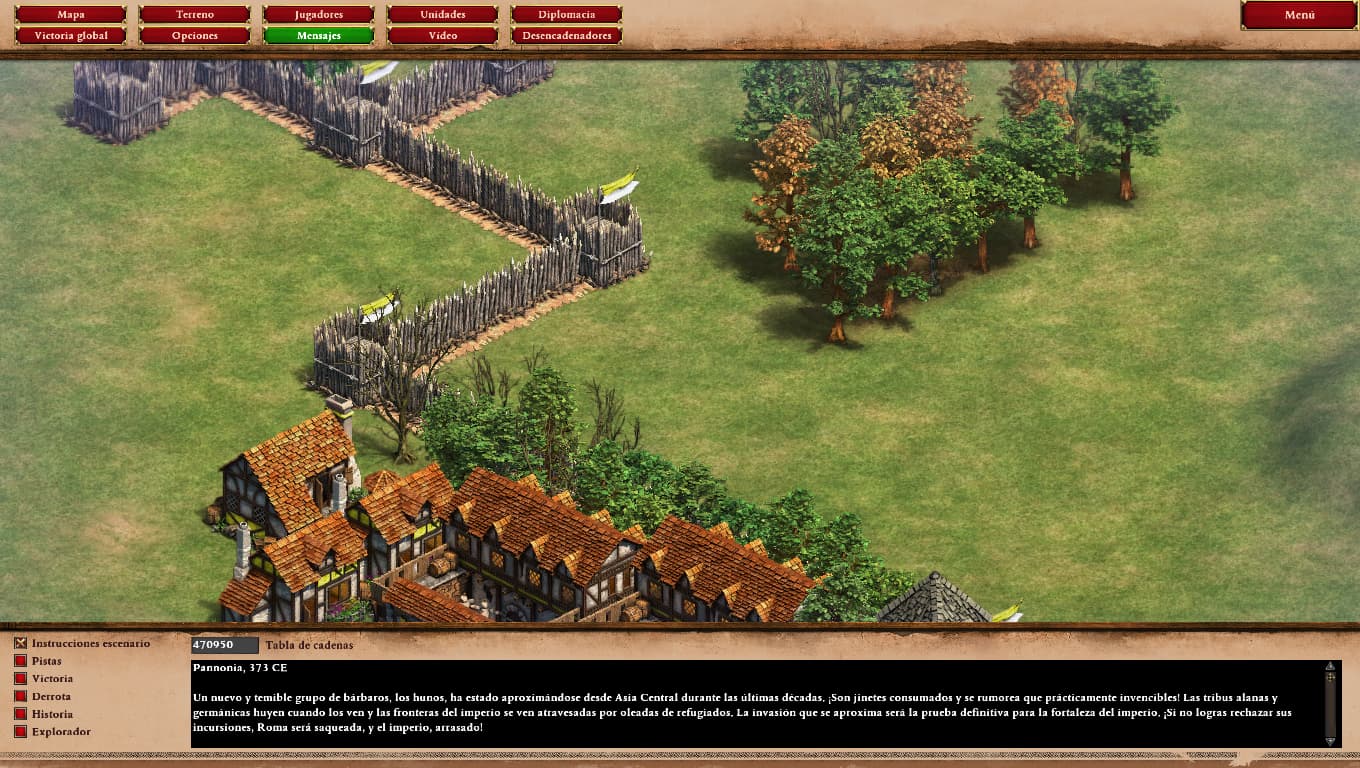Select the Victoria message option
The width and height of the screenshot is (1360, 768).
tap(21, 679)
